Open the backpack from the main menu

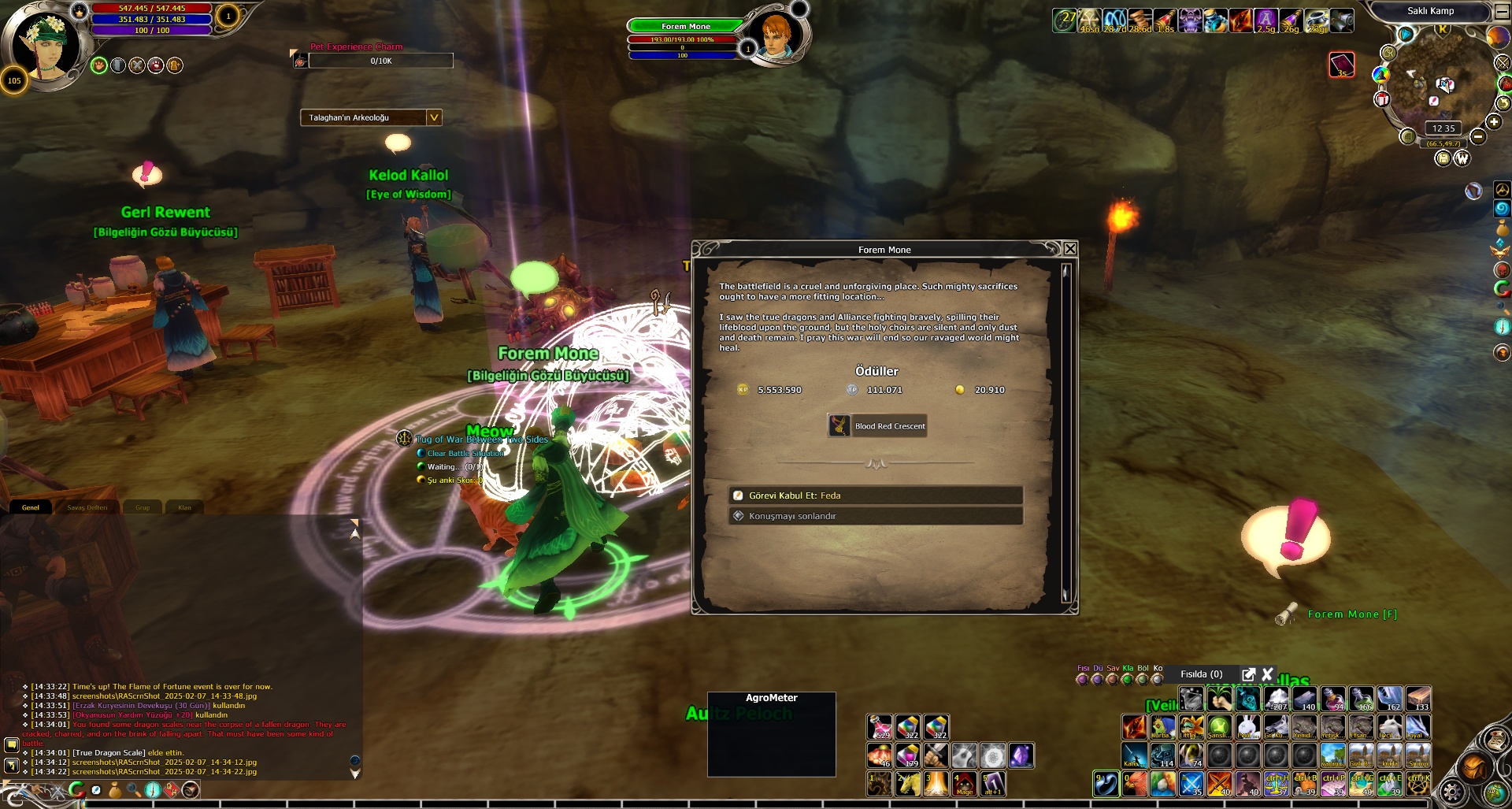[1473, 766]
